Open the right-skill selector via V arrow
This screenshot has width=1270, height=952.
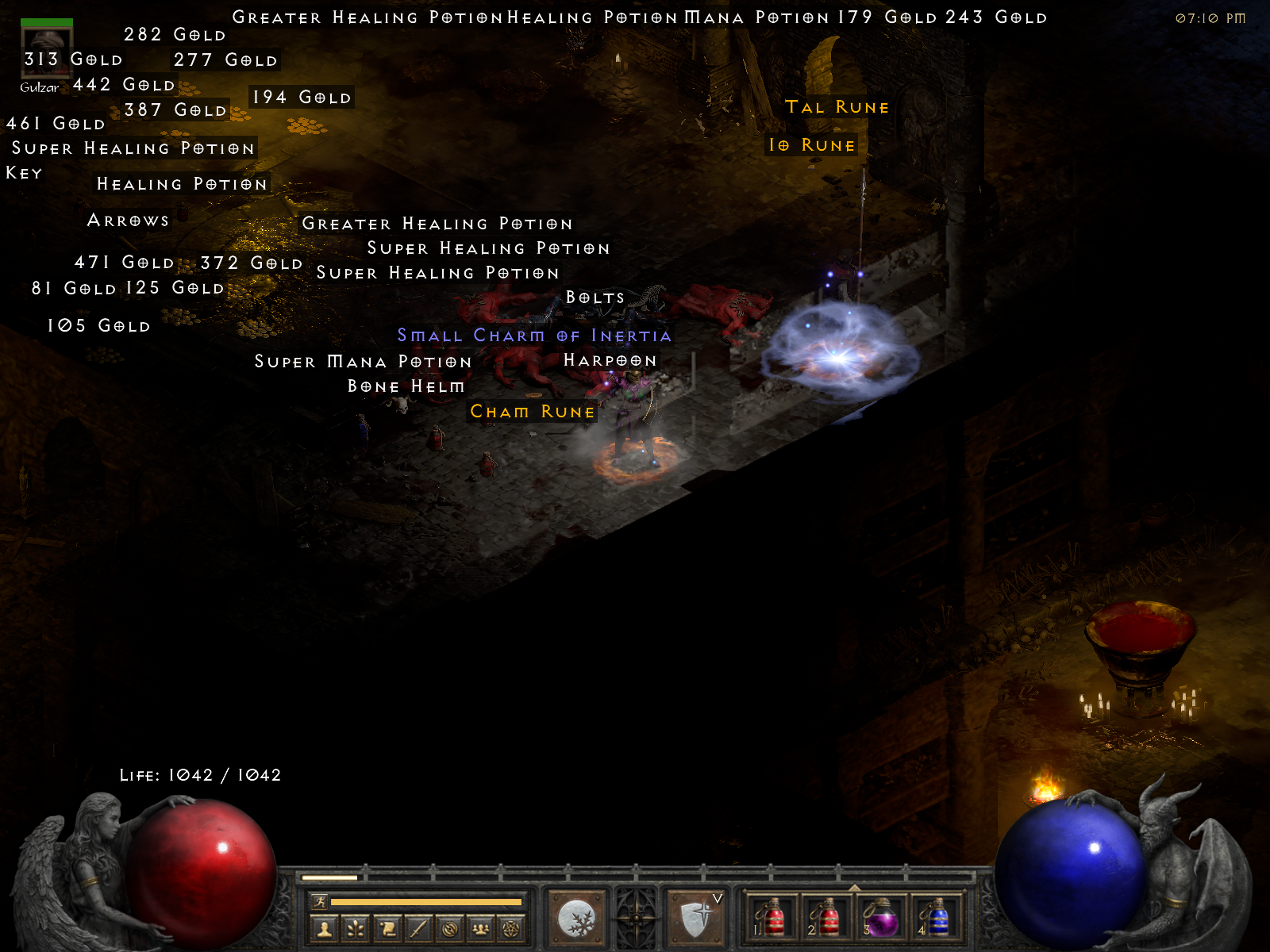pos(717,900)
